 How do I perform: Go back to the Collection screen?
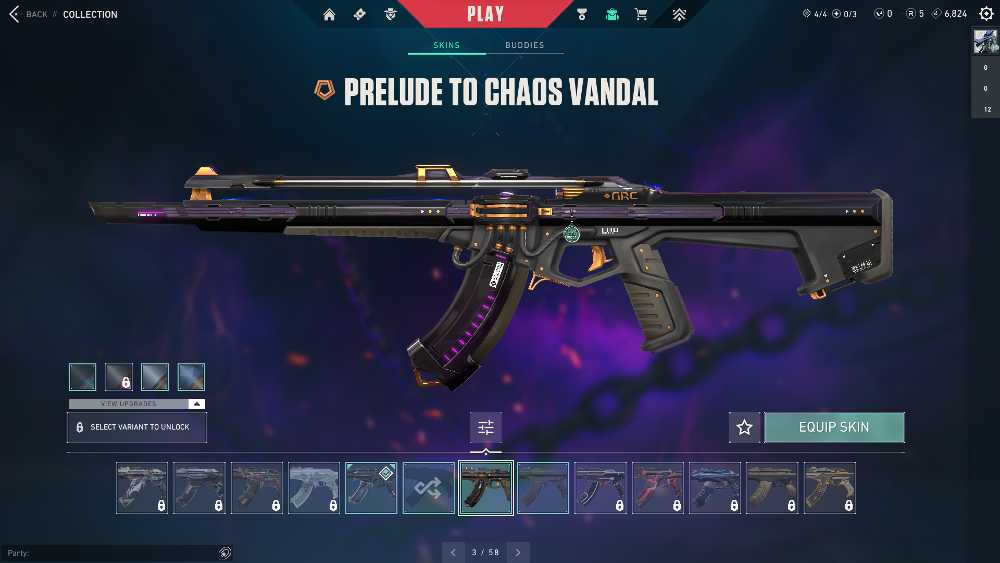click(29, 14)
